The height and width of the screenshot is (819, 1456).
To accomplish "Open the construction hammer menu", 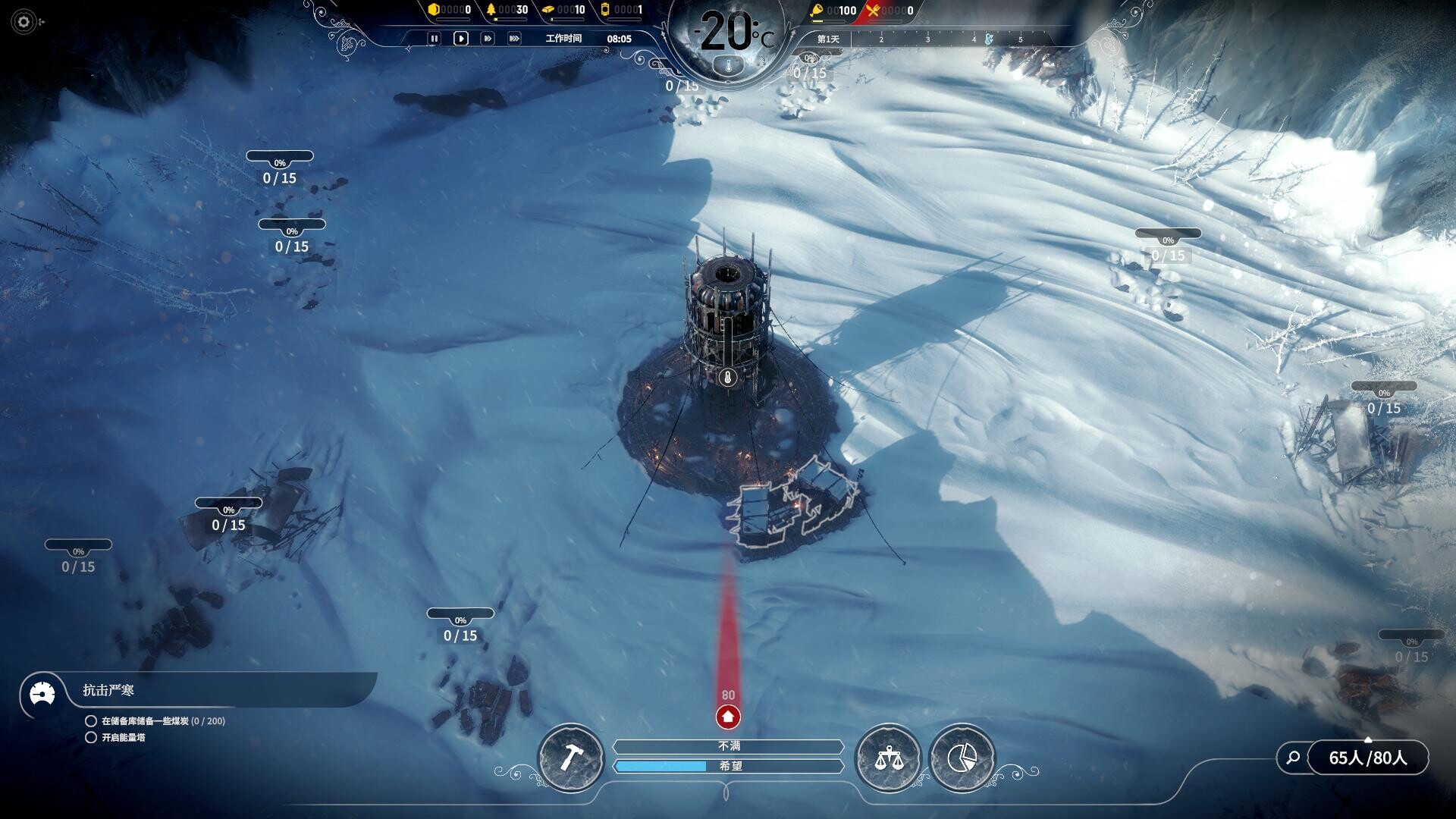I will pos(570,758).
